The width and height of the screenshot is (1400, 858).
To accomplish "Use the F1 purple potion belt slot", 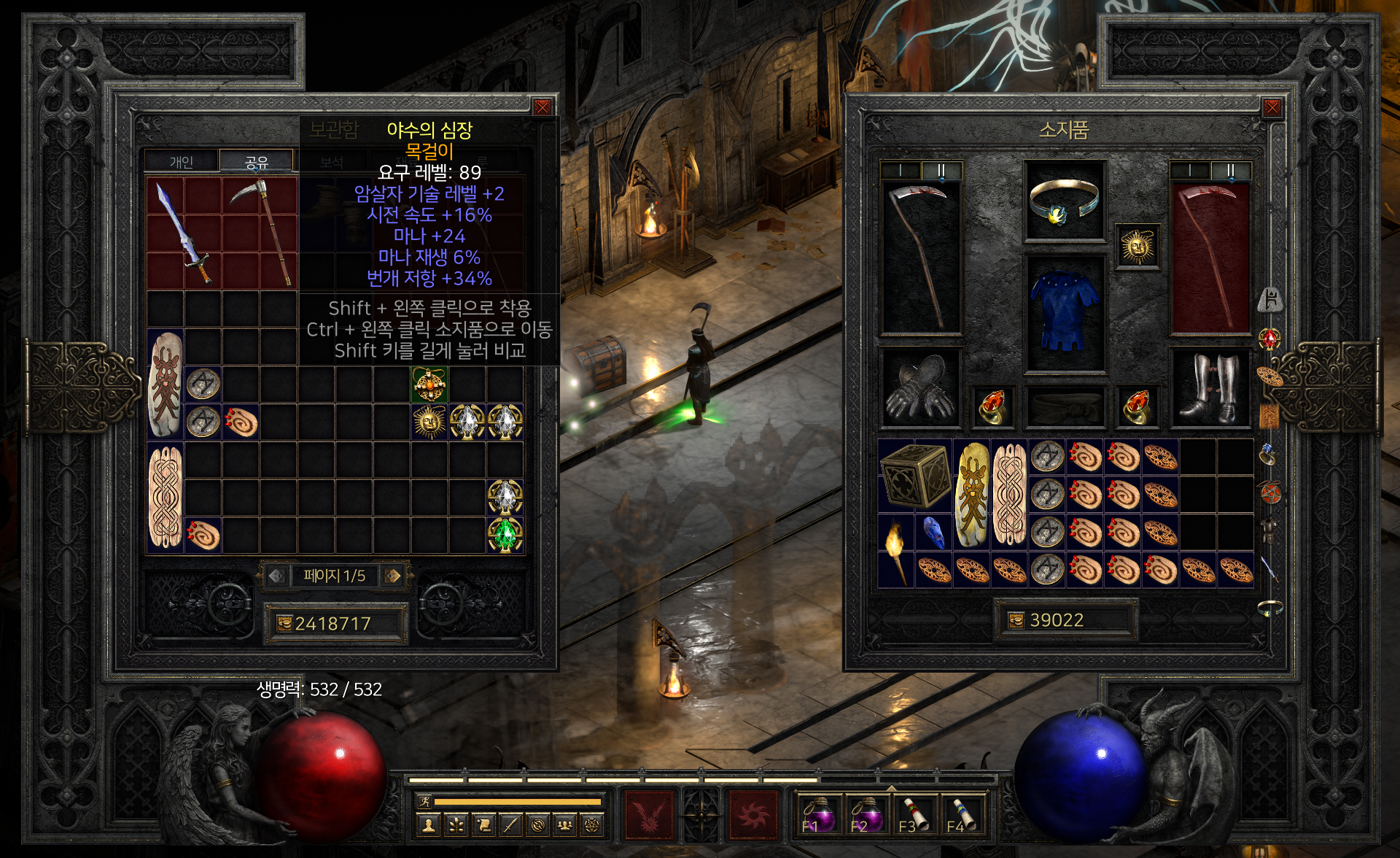I will (x=819, y=813).
